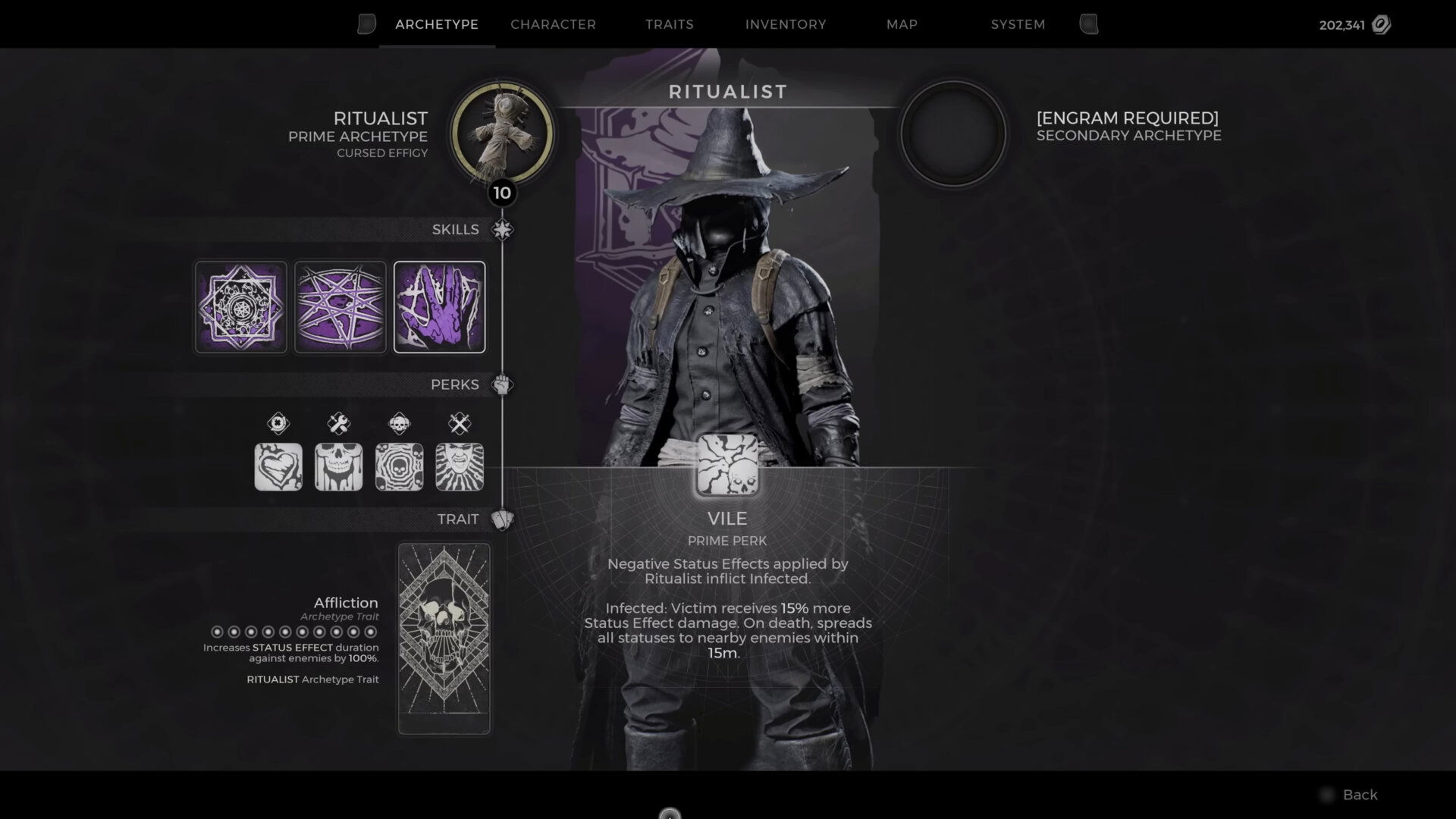Select the leftmost circular sigil skill

click(240, 306)
